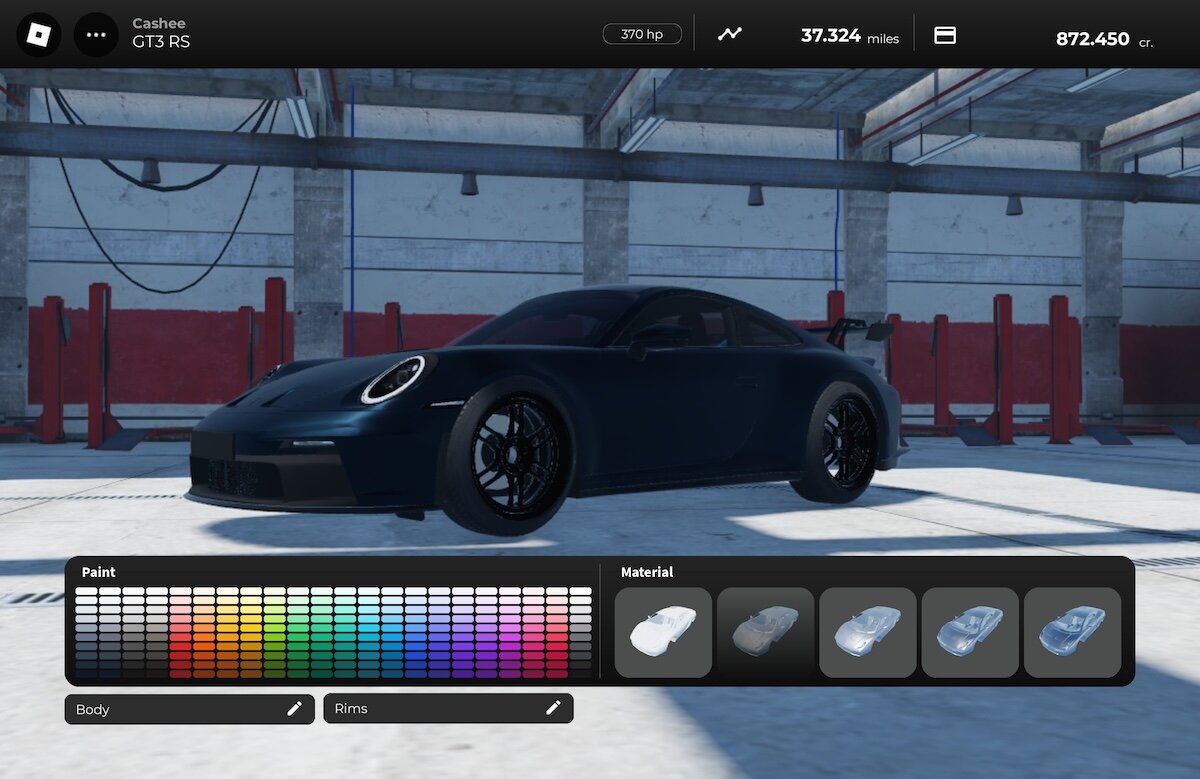This screenshot has height=779, width=1200.
Task: Pick the dark grey car material
Action: 765,632
